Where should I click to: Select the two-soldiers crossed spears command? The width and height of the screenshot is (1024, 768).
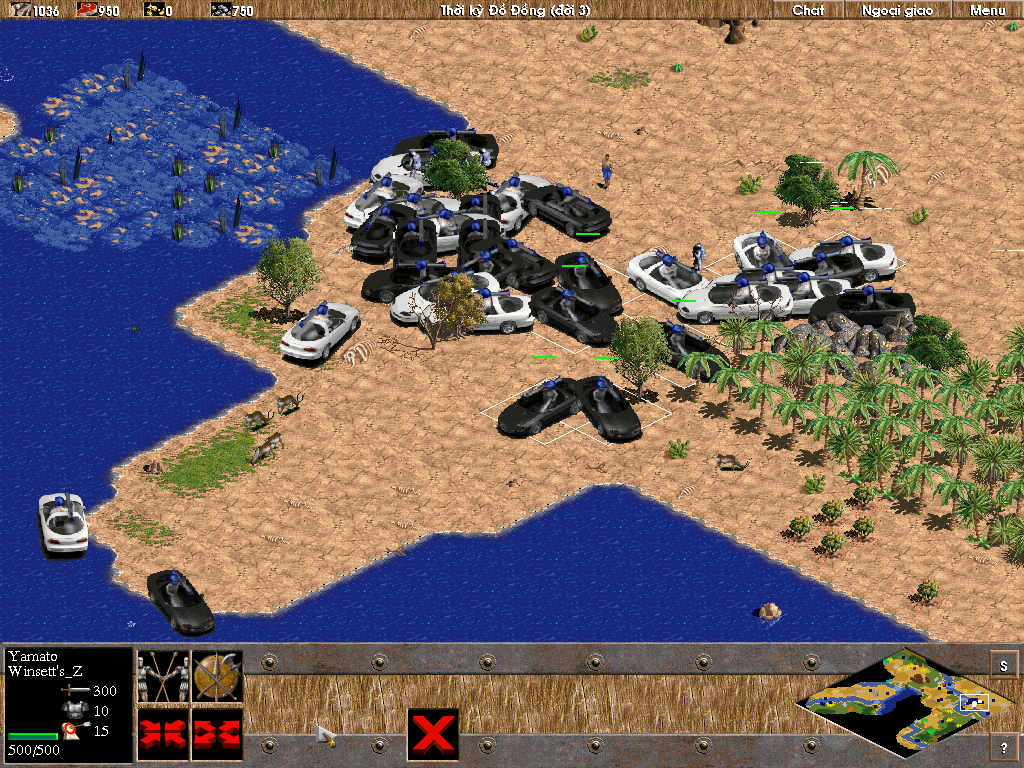pos(163,677)
